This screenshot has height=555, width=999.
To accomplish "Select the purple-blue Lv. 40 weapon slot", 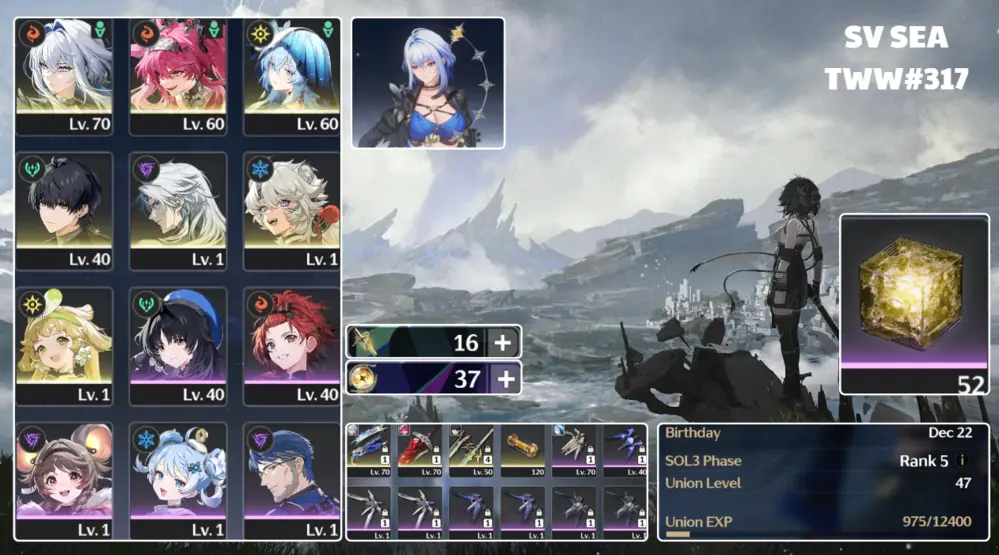I will pos(626,449).
